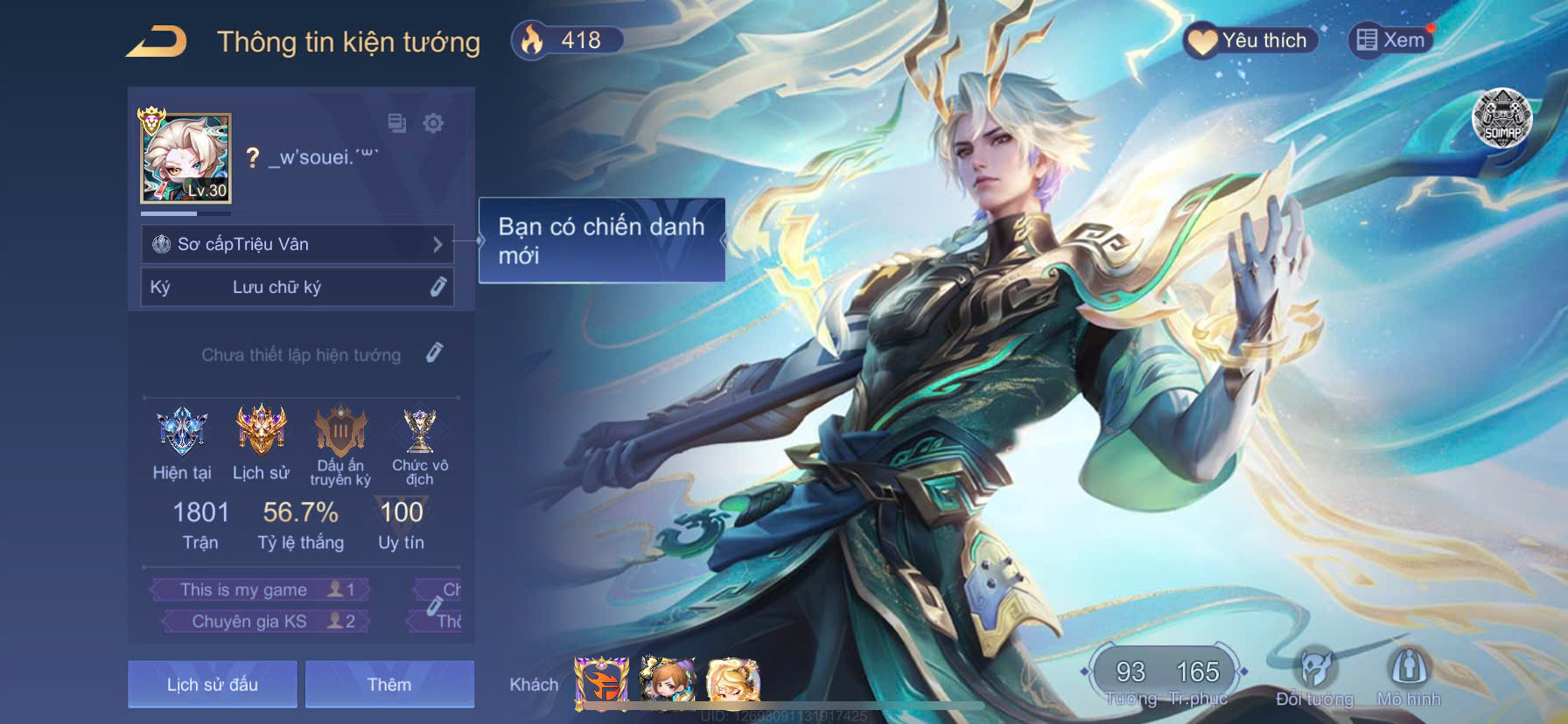Click the SOIMAP circular watermark logo
This screenshot has height=724, width=1568.
1502,118
